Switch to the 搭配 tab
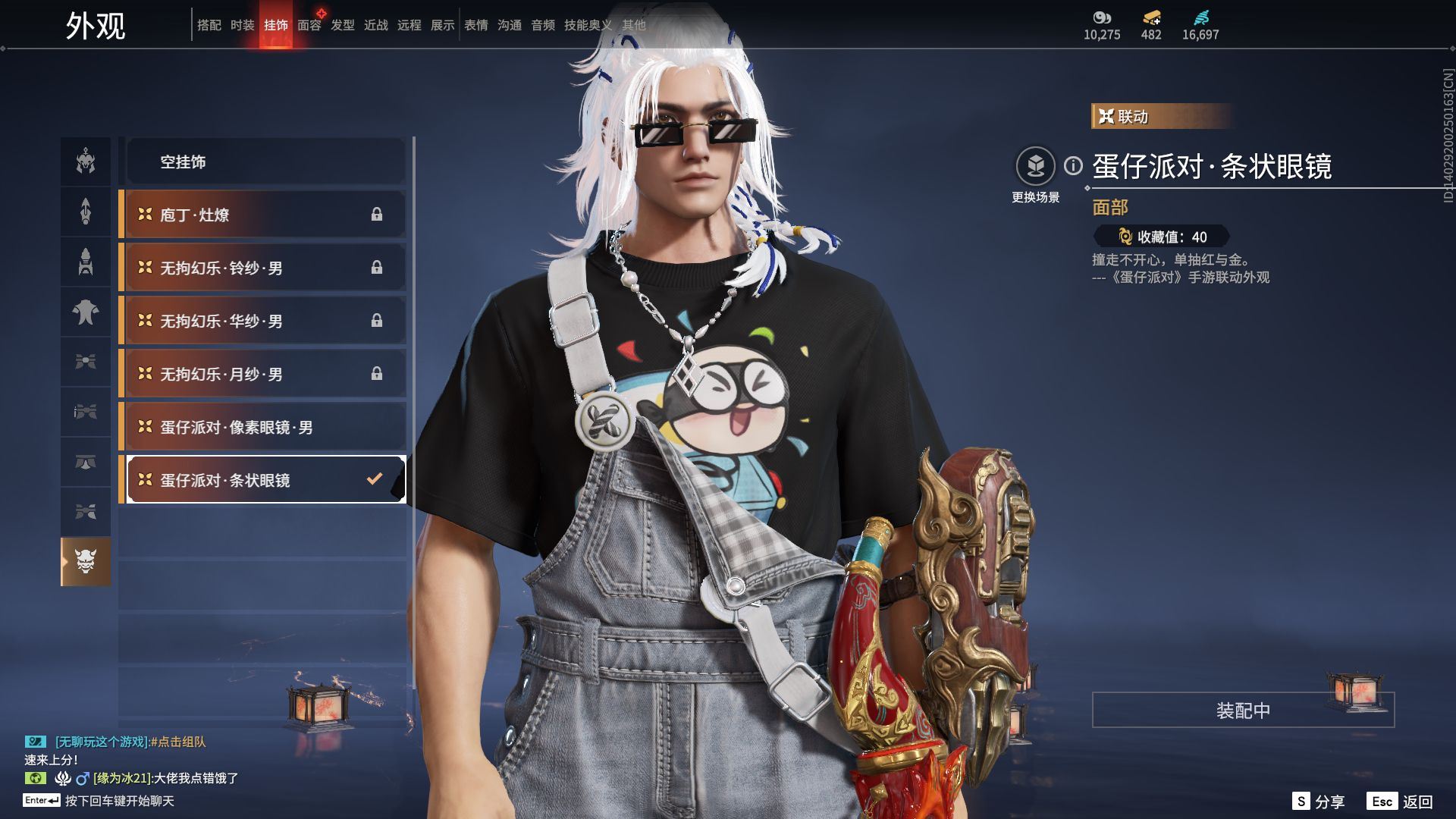Viewport: 1456px width, 819px height. click(x=209, y=25)
